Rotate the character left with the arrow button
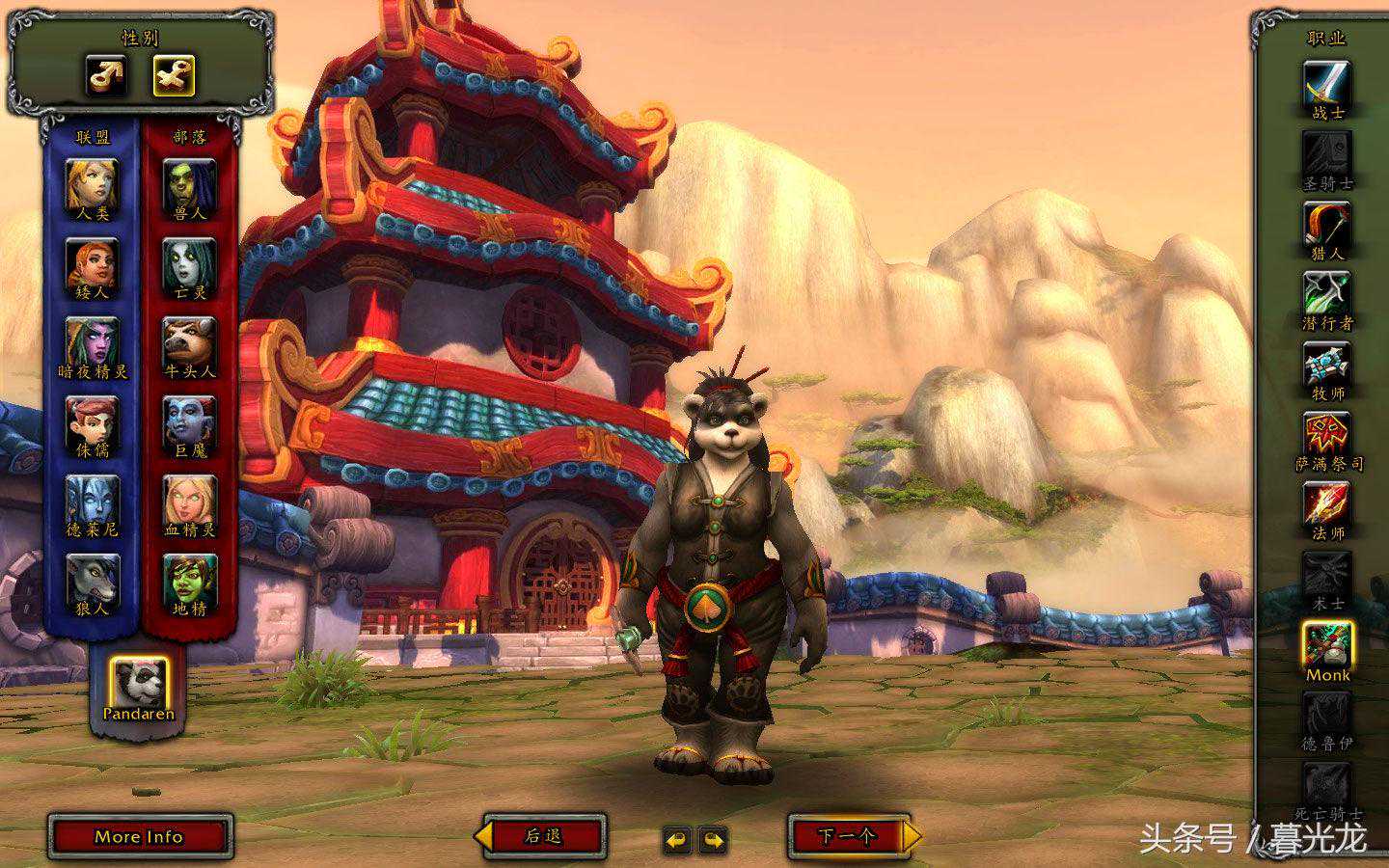1389x868 pixels. [x=677, y=840]
